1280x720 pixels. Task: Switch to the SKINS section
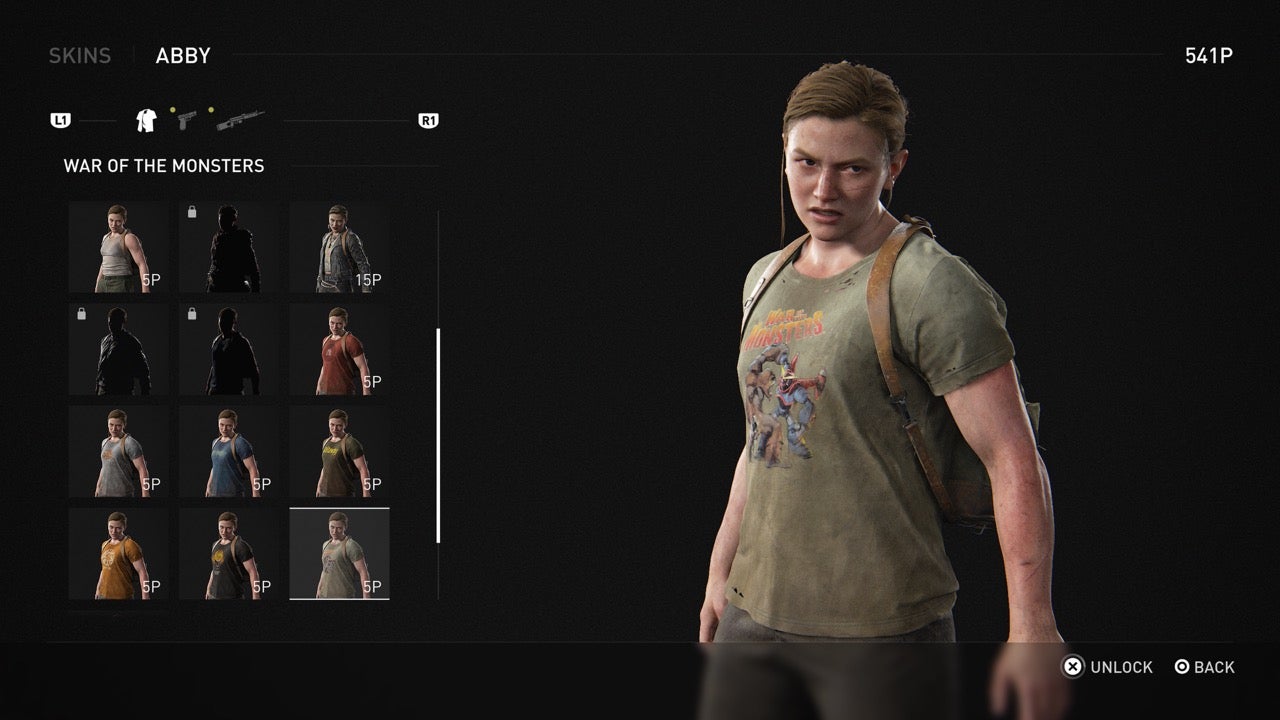79,55
